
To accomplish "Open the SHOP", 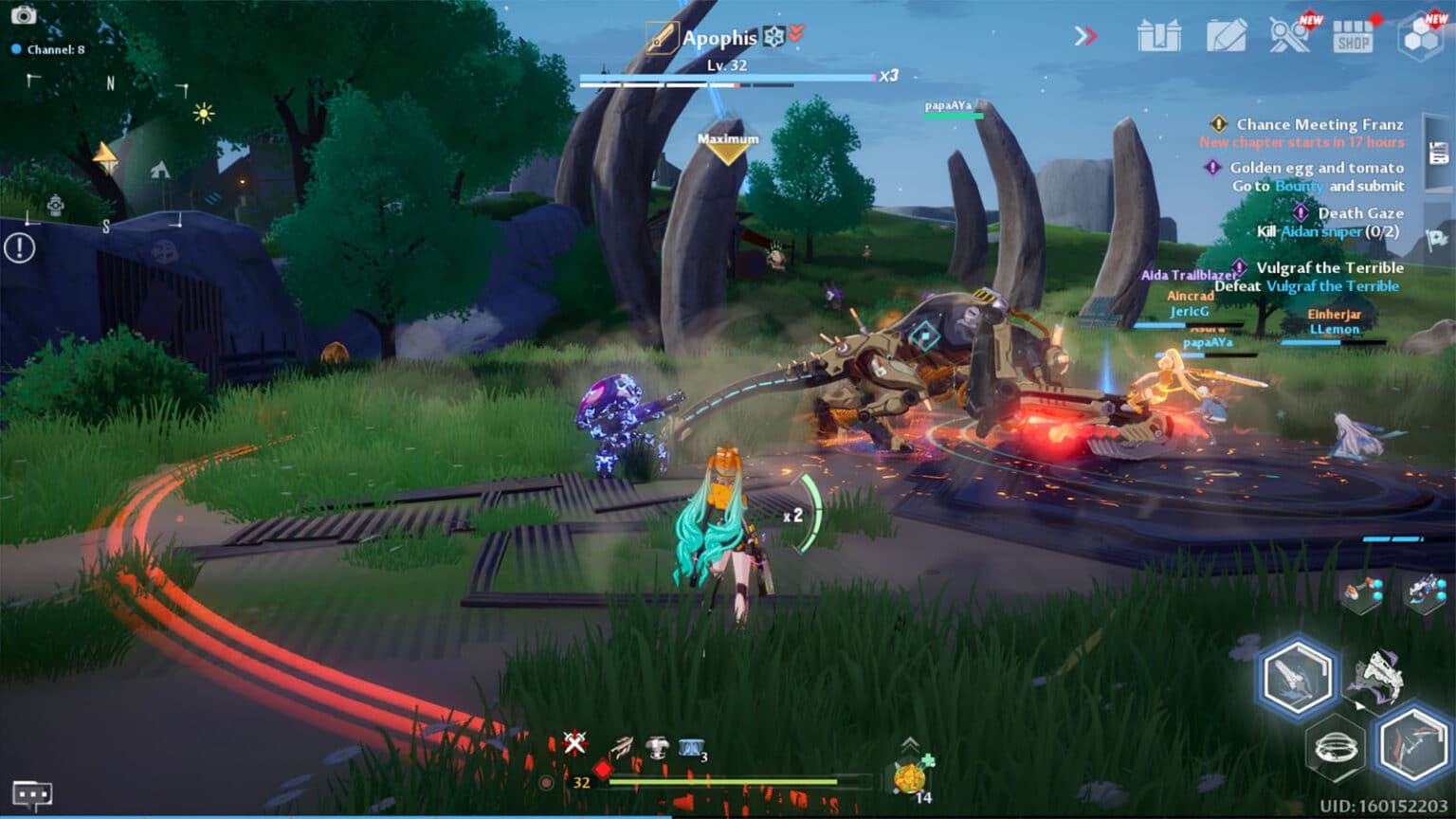I will [1353, 37].
